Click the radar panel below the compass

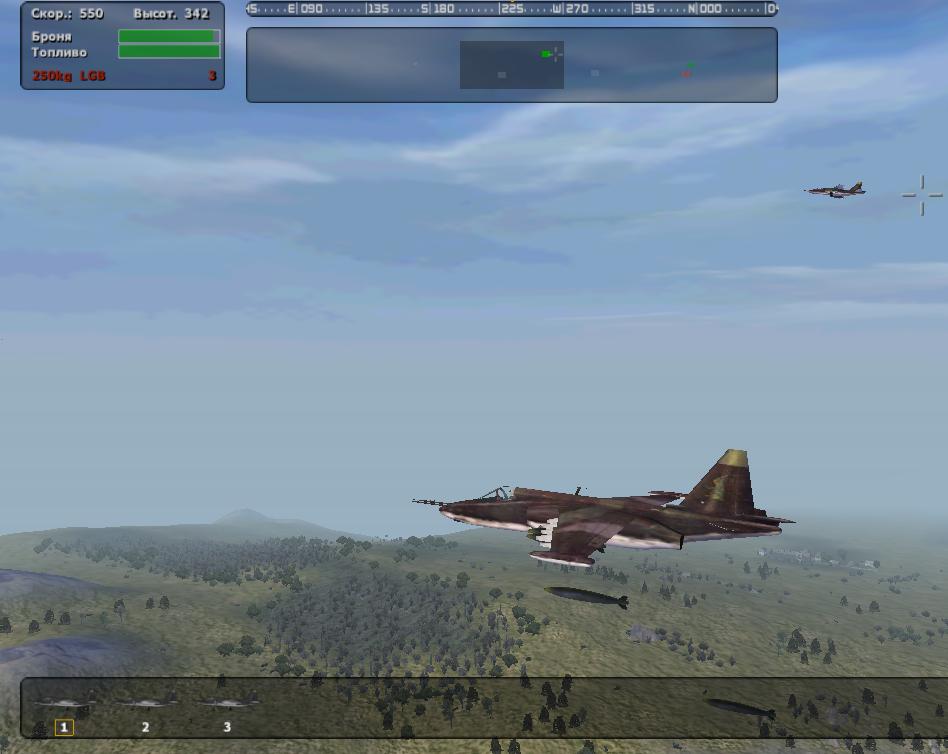coord(511,65)
